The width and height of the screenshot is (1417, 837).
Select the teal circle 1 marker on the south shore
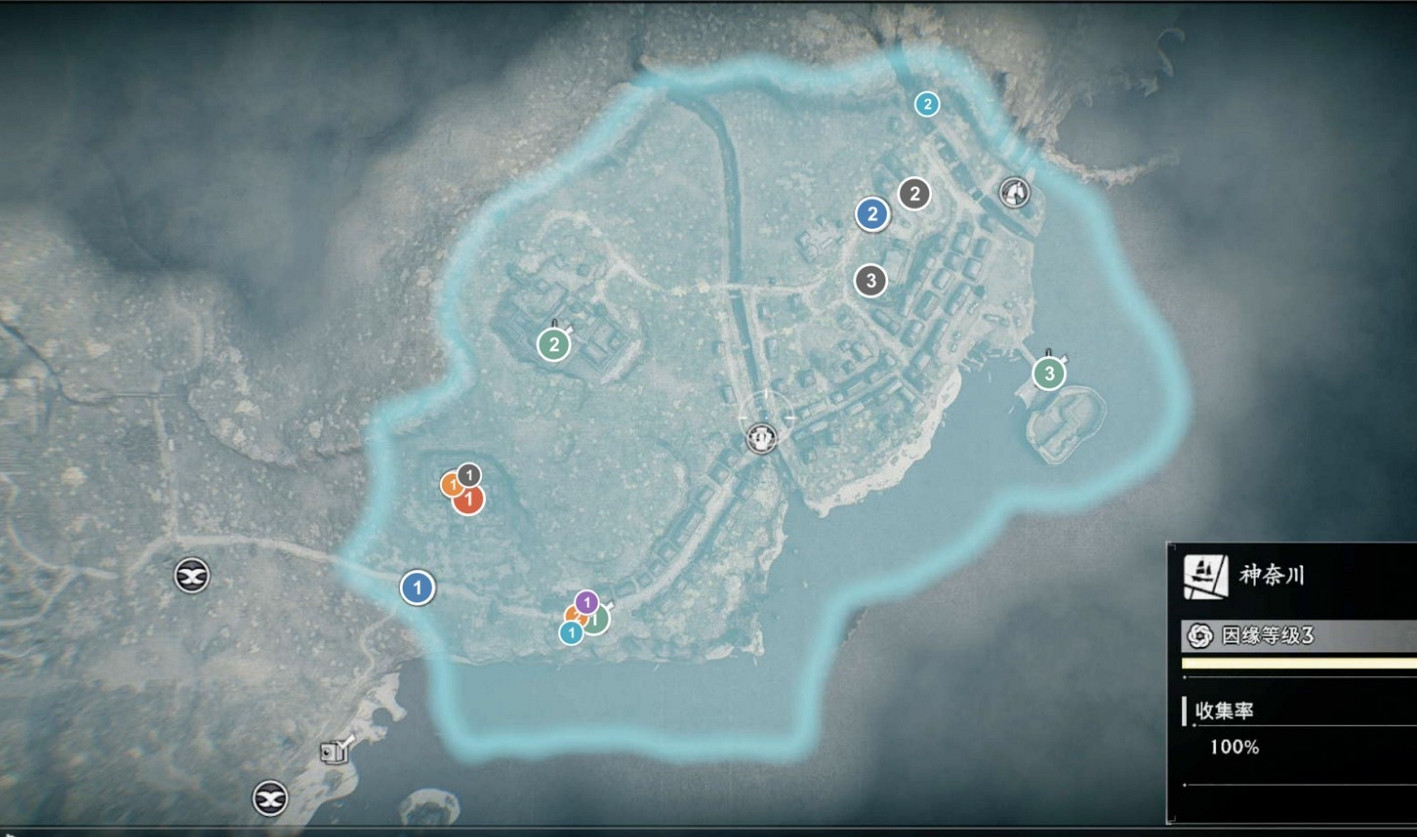[x=573, y=632]
